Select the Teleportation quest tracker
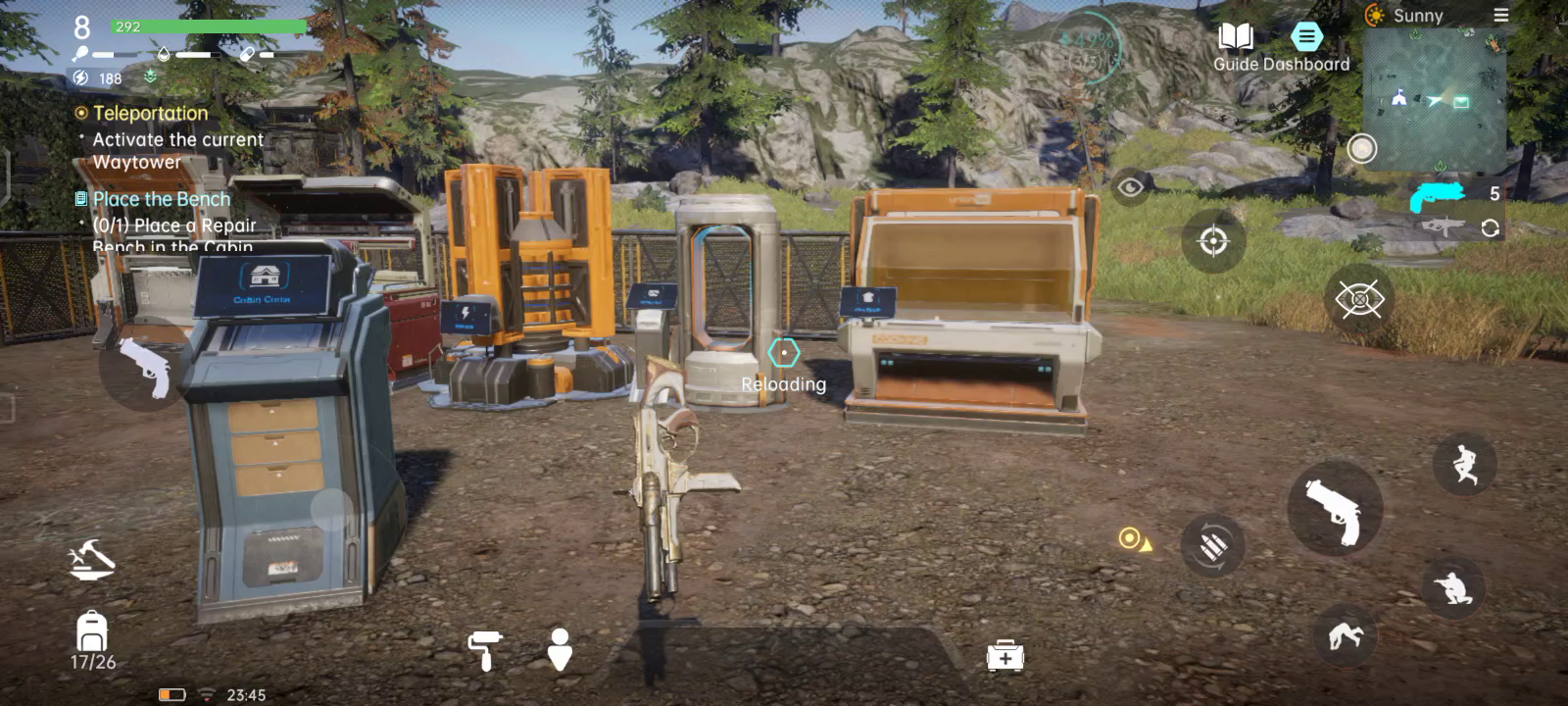The width and height of the screenshot is (1568, 706). pyautogui.click(x=150, y=114)
